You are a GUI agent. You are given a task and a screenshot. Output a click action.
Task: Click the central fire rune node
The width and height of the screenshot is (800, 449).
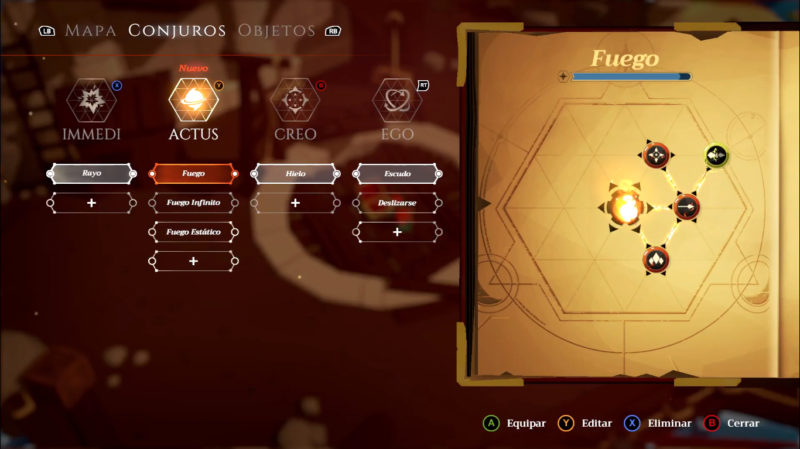tap(626, 206)
